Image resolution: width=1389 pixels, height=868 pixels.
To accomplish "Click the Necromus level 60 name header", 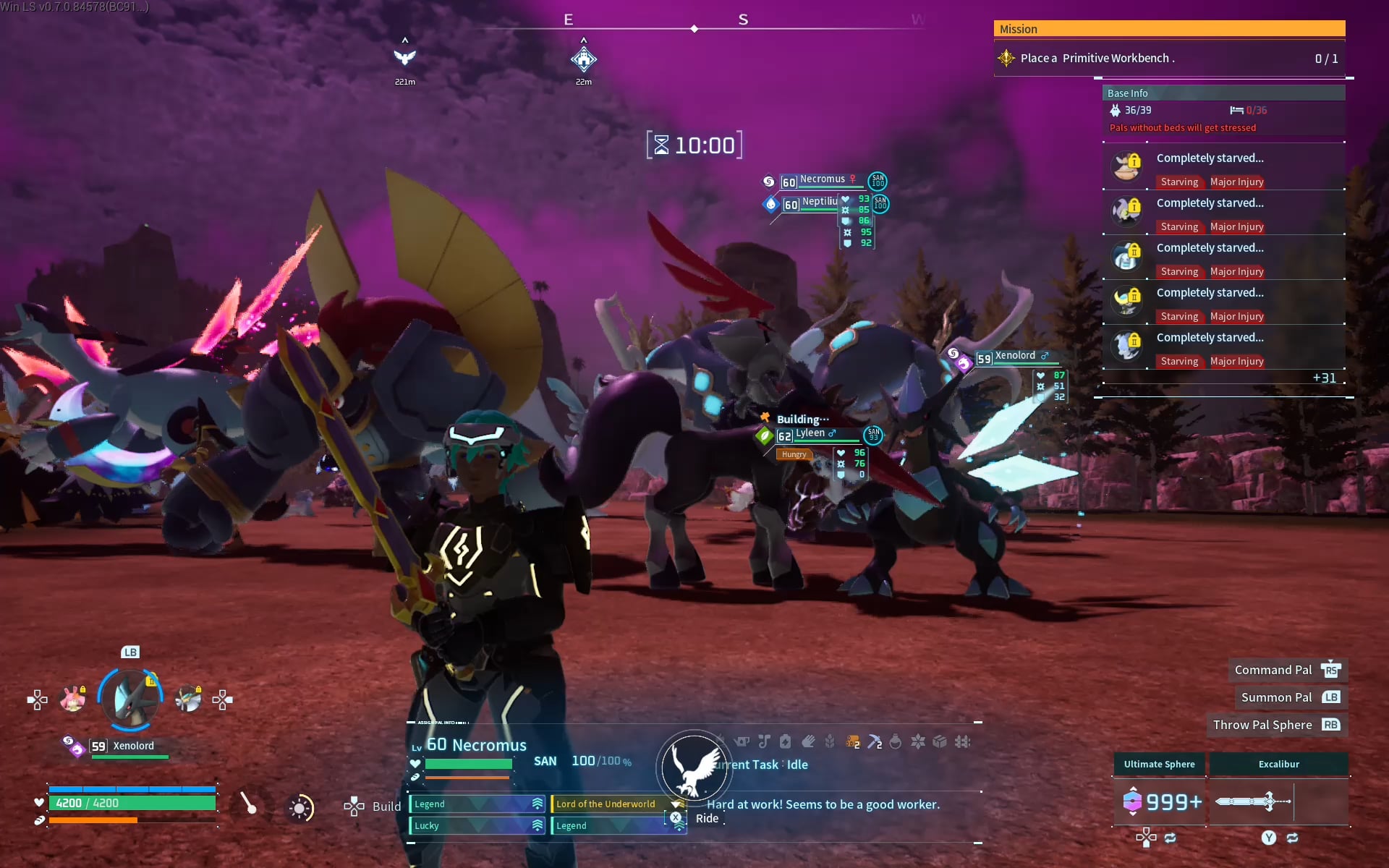I will (x=476, y=745).
